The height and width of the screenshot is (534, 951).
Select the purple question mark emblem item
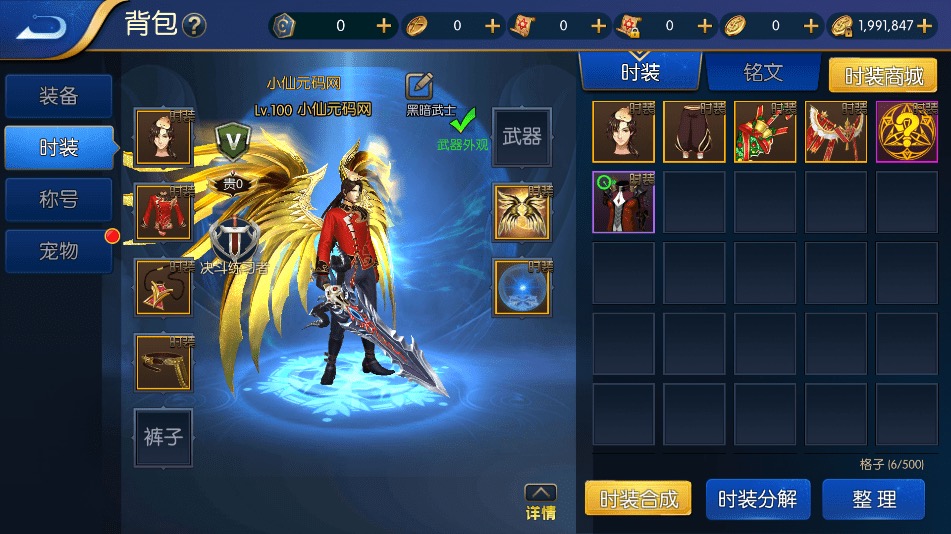point(906,132)
